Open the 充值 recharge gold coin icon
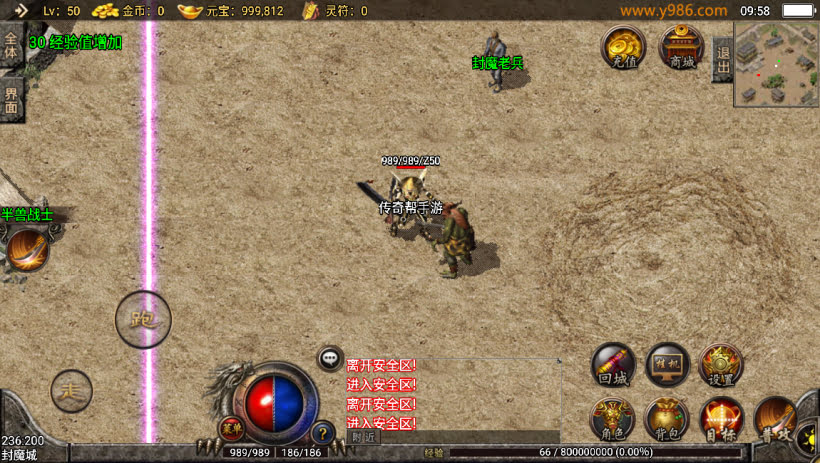The height and width of the screenshot is (463, 820). click(624, 46)
